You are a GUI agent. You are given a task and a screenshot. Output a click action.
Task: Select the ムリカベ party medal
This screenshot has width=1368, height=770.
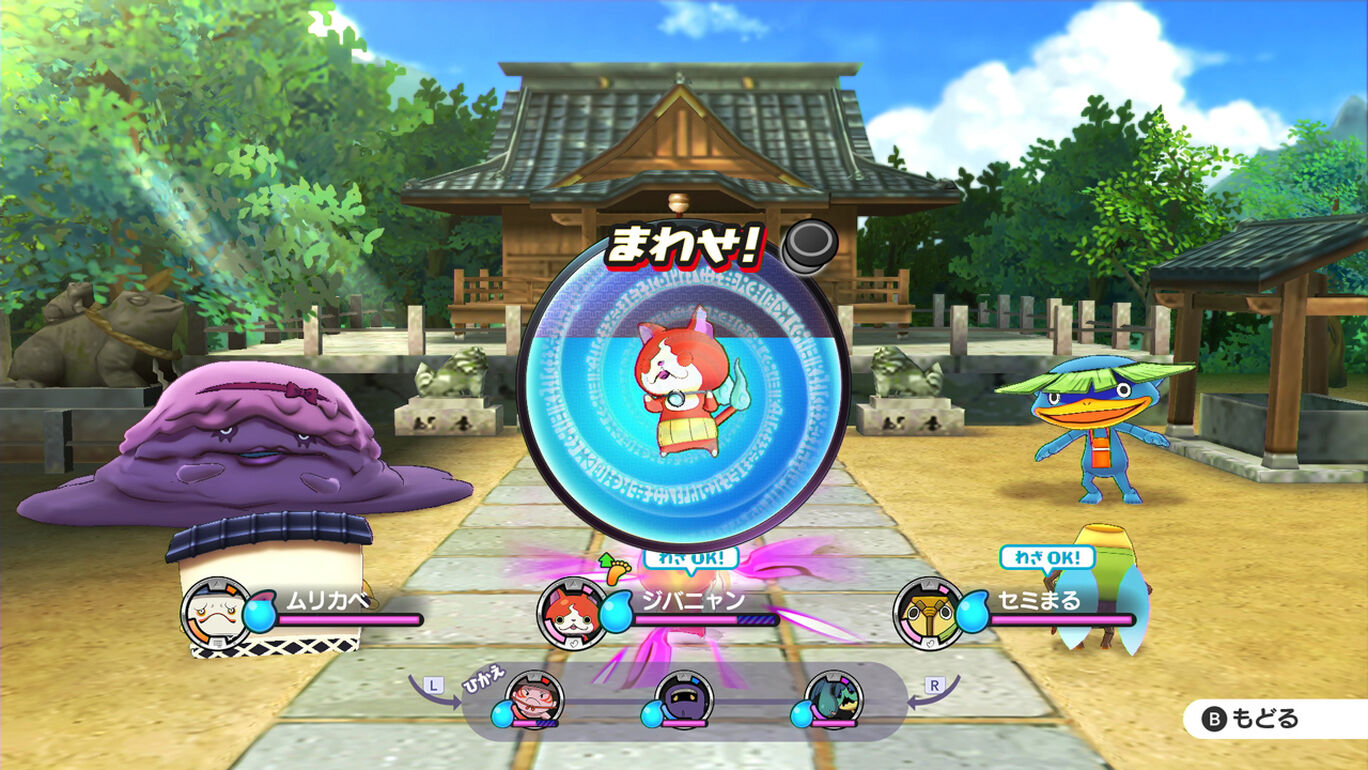click(217, 613)
